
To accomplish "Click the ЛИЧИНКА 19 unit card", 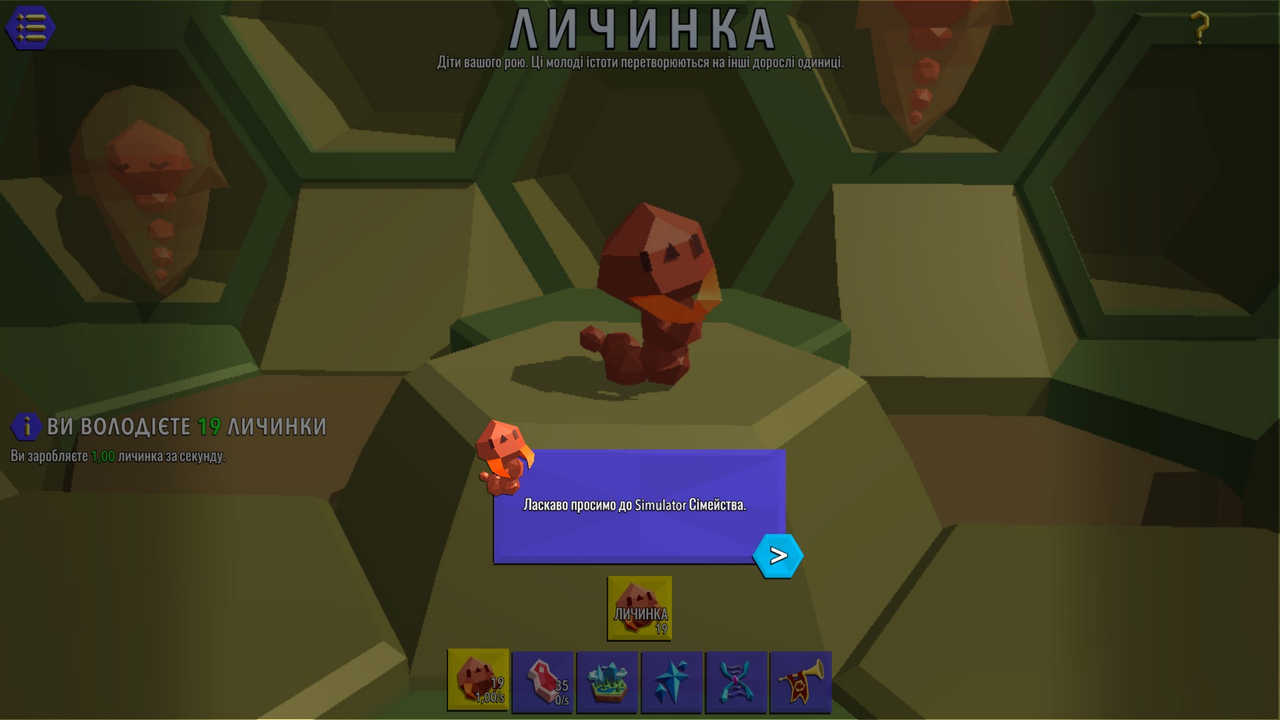I will tap(638, 607).
